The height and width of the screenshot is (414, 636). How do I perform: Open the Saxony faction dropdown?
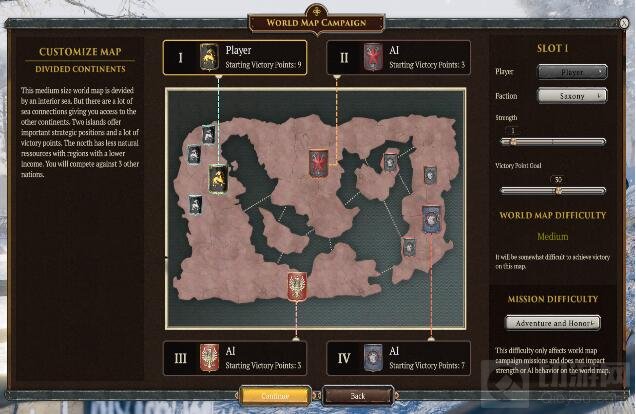click(x=572, y=95)
